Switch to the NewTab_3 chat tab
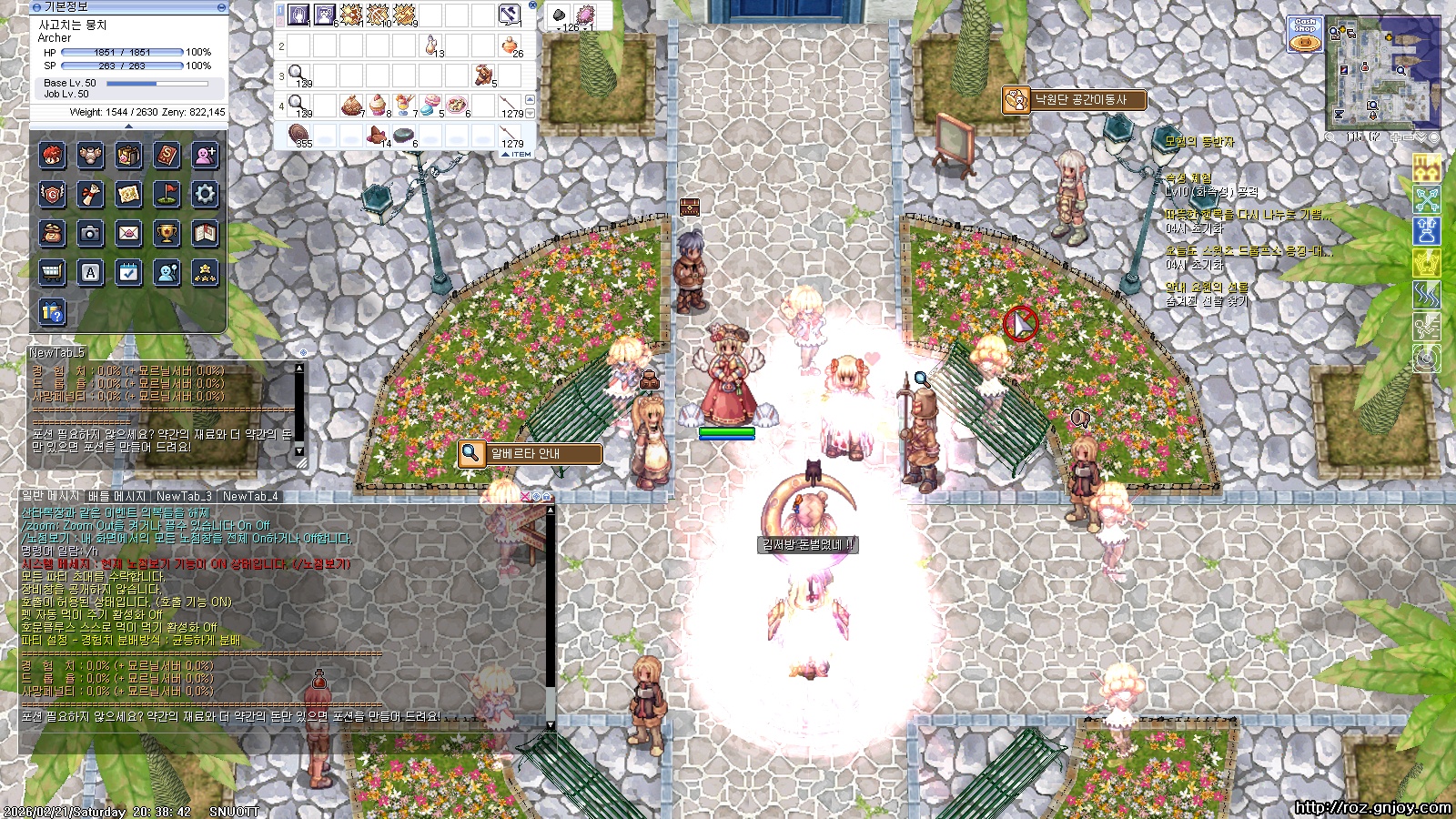 click(184, 496)
